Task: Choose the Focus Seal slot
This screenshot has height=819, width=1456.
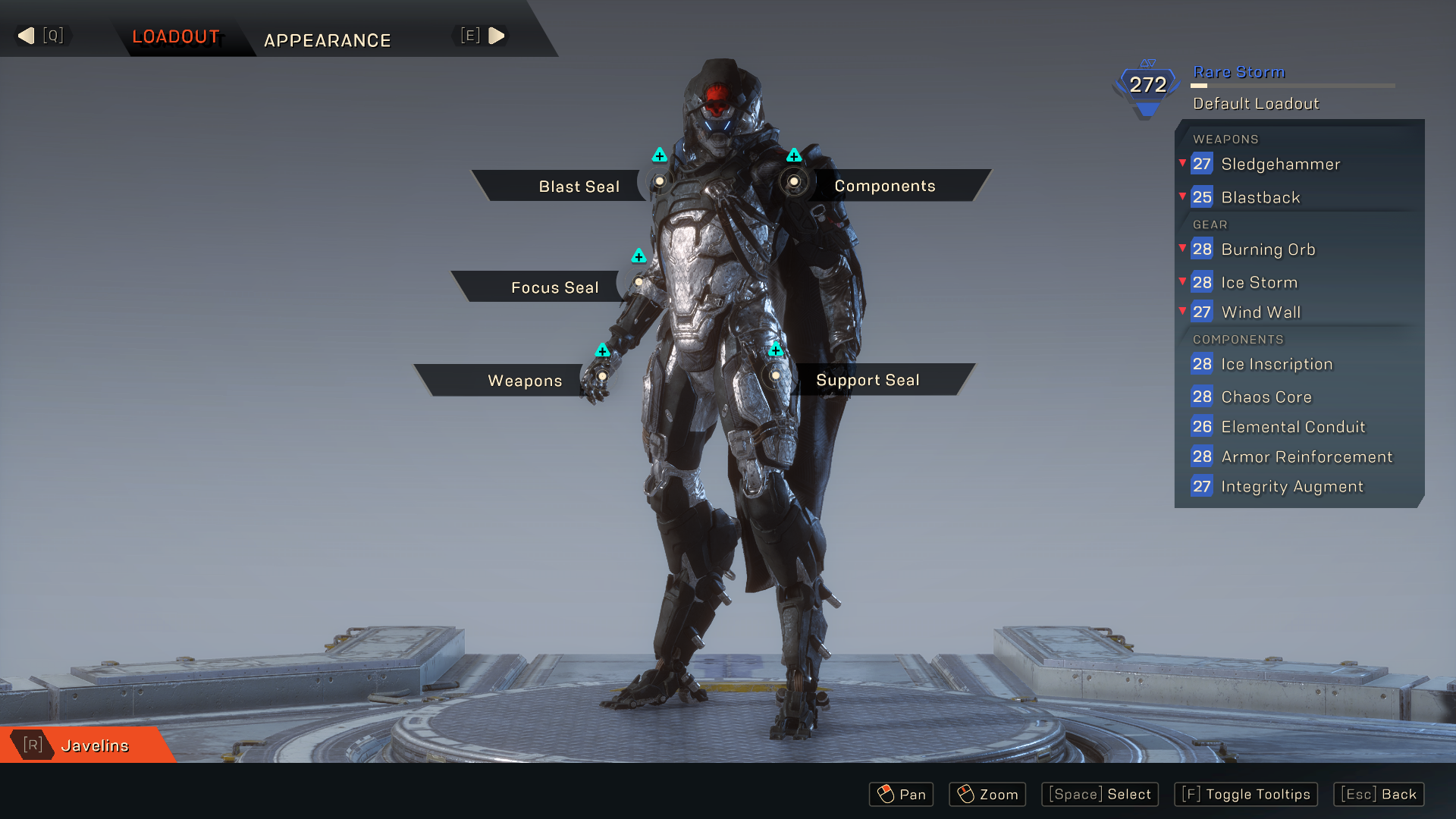Action: coord(554,287)
